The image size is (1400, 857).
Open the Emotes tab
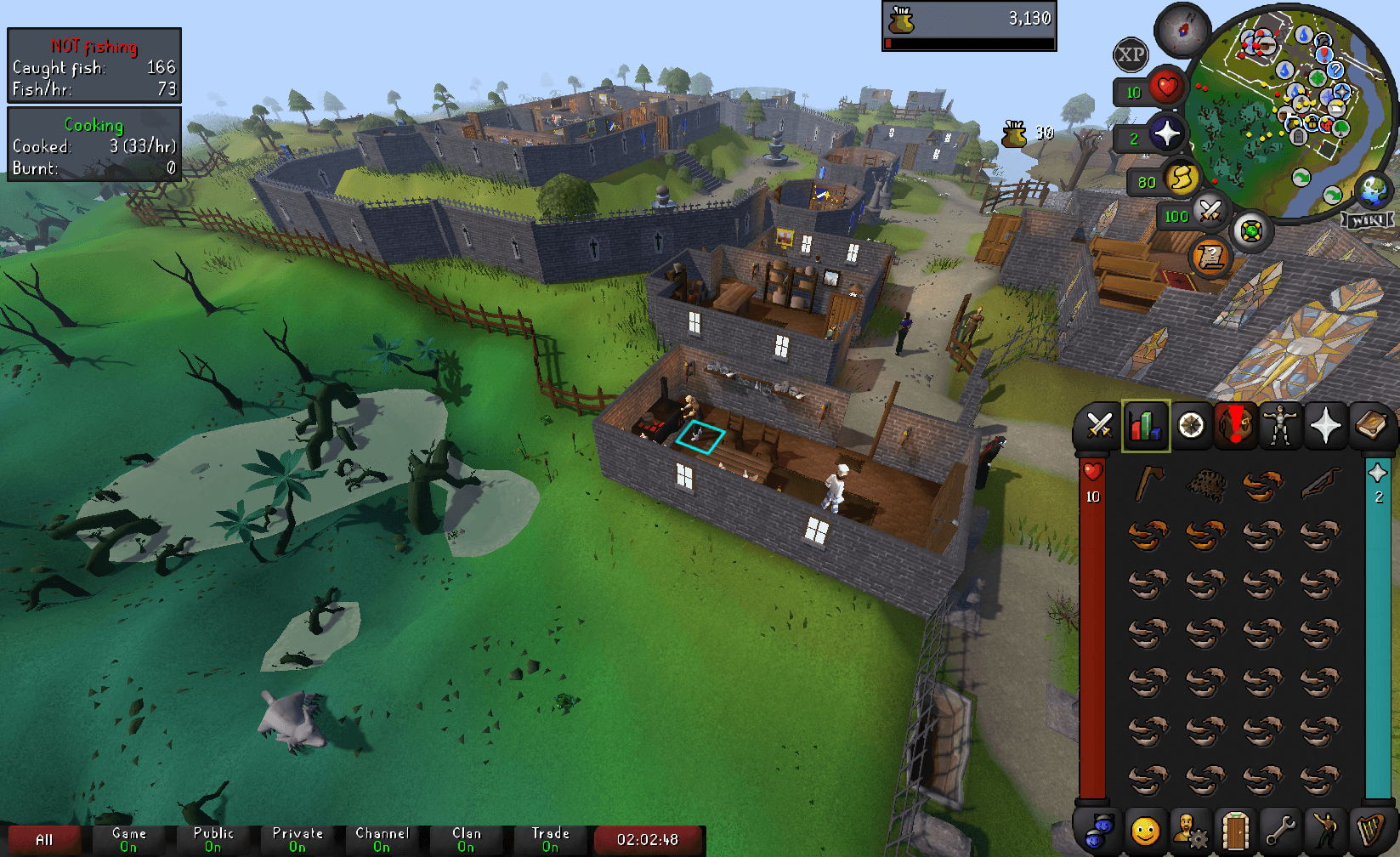coord(1325,831)
